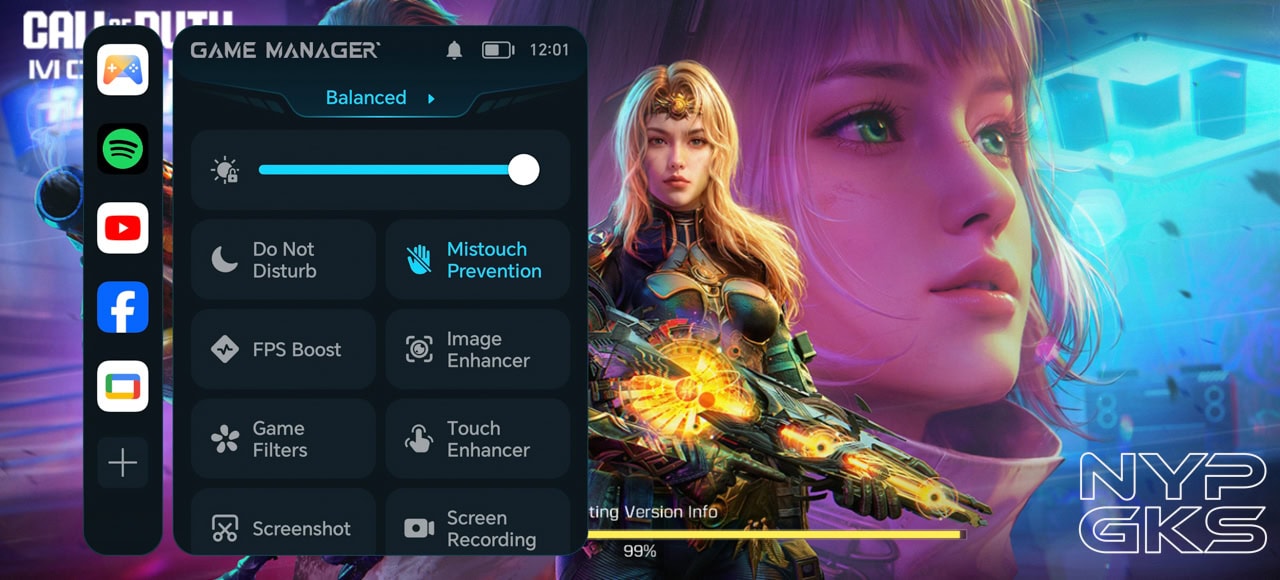Open the game controller app icon
Viewport: 1280px width, 580px height.
coord(123,70)
